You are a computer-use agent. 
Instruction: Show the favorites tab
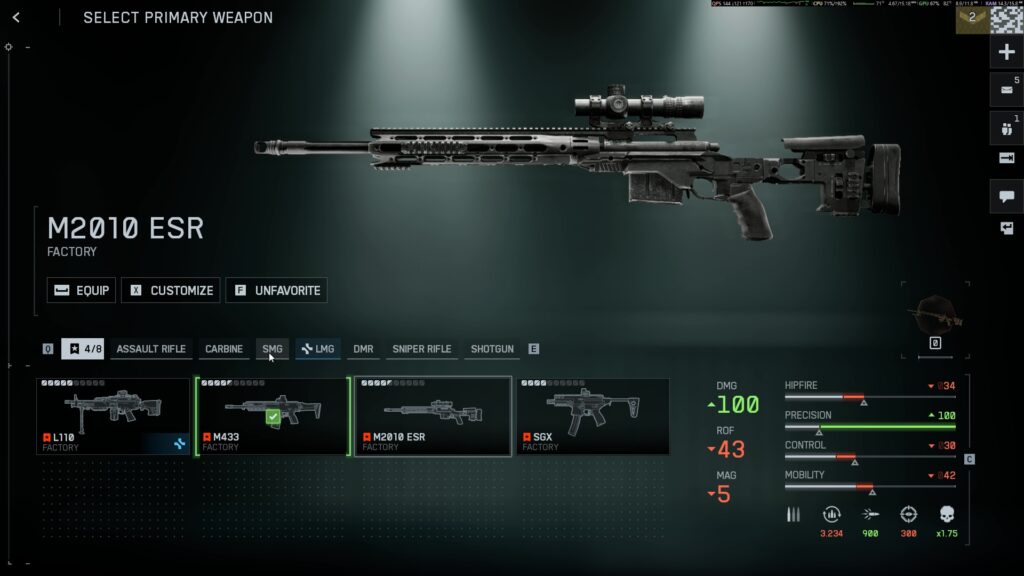coord(83,349)
